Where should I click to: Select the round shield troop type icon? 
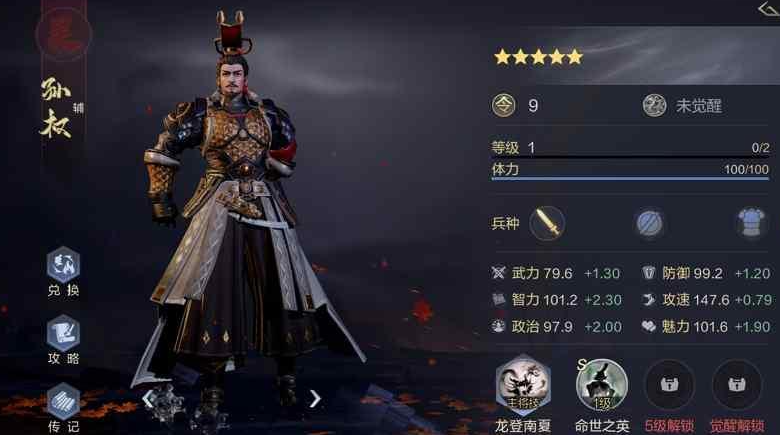(x=651, y=223)
